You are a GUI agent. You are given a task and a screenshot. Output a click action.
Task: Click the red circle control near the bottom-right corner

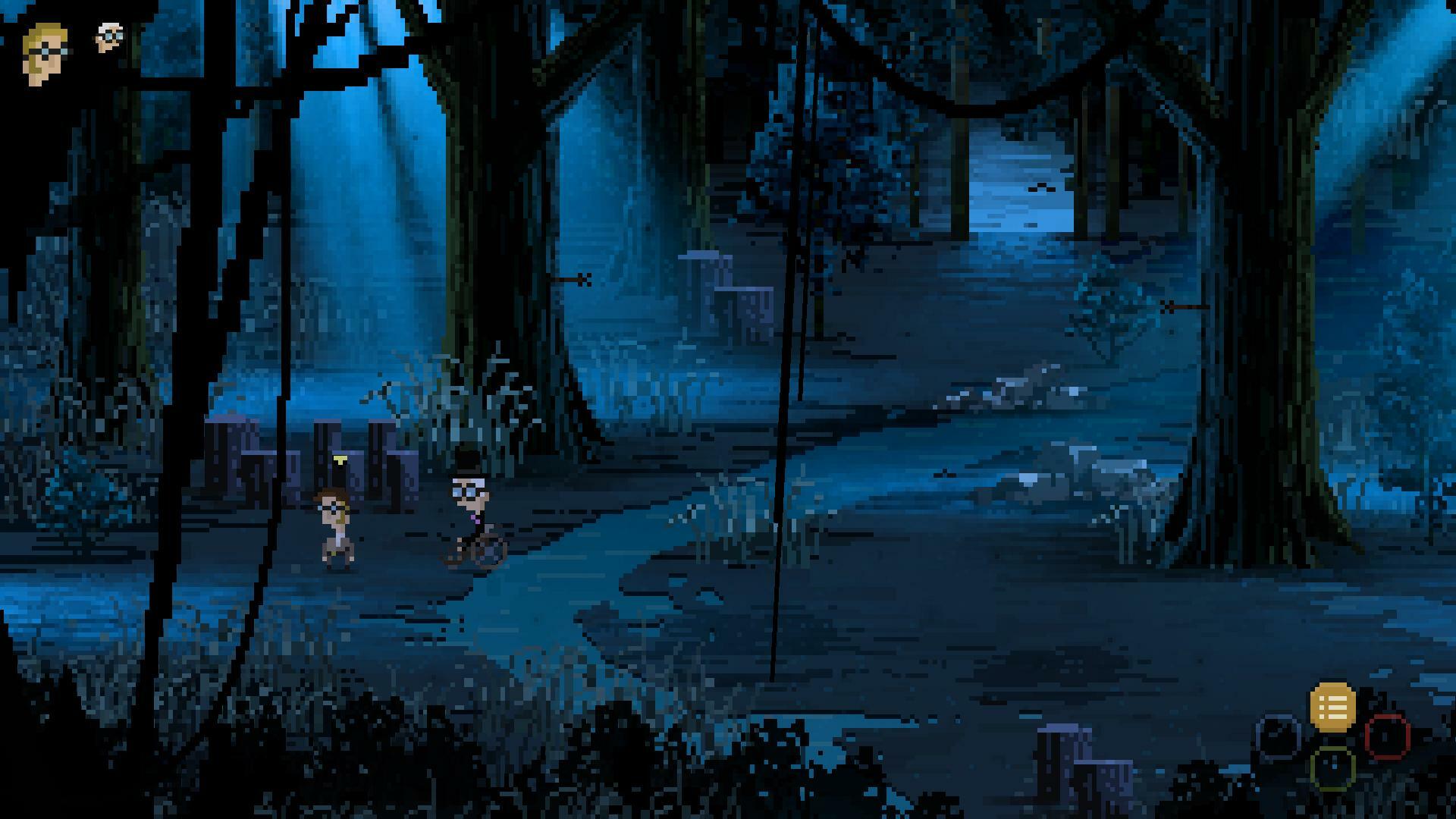click(1388, 737)
